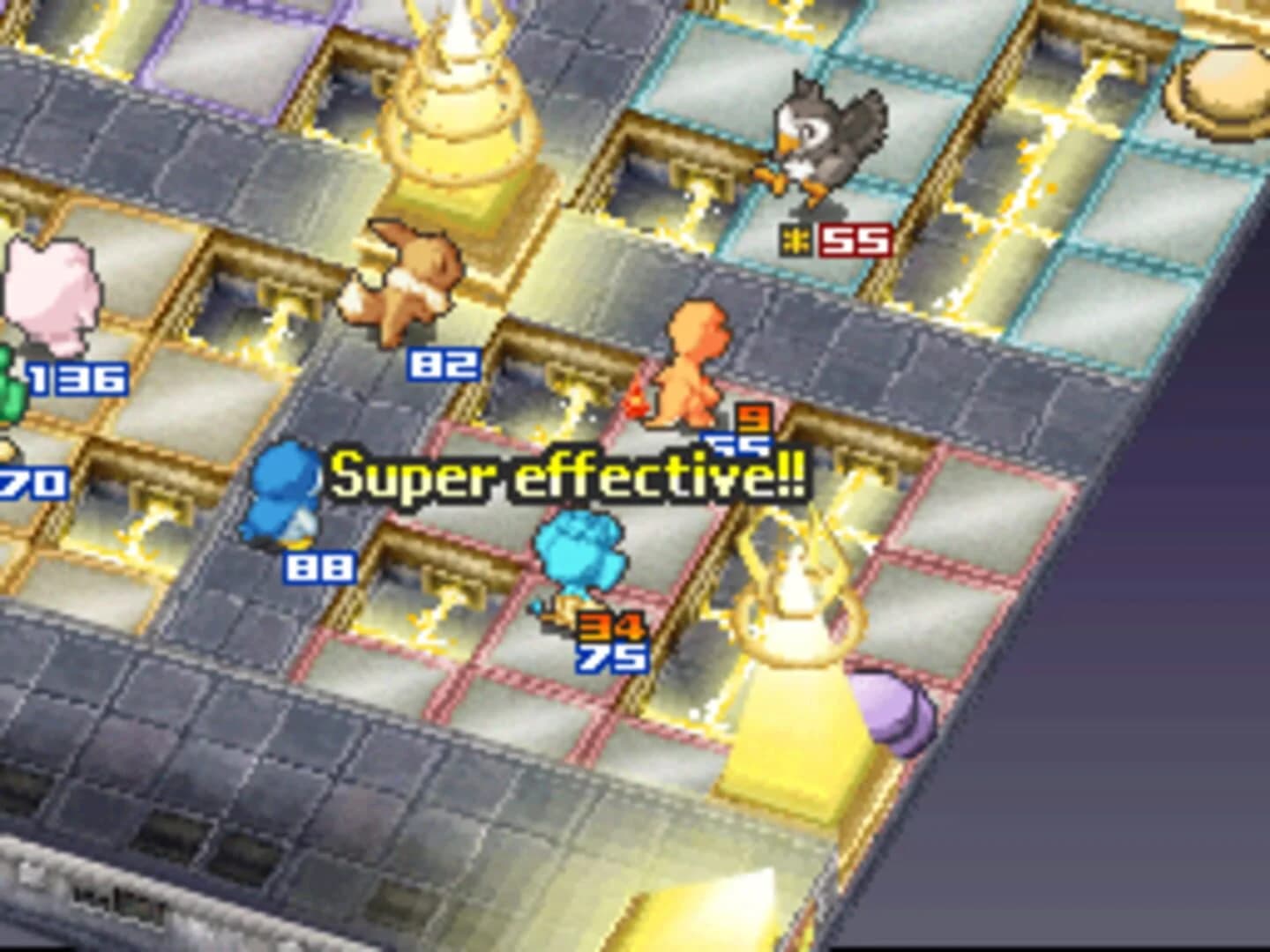Click Charmander's HP counter showing 55
Screen dimensions: 1270x952
tap(735, 445)
